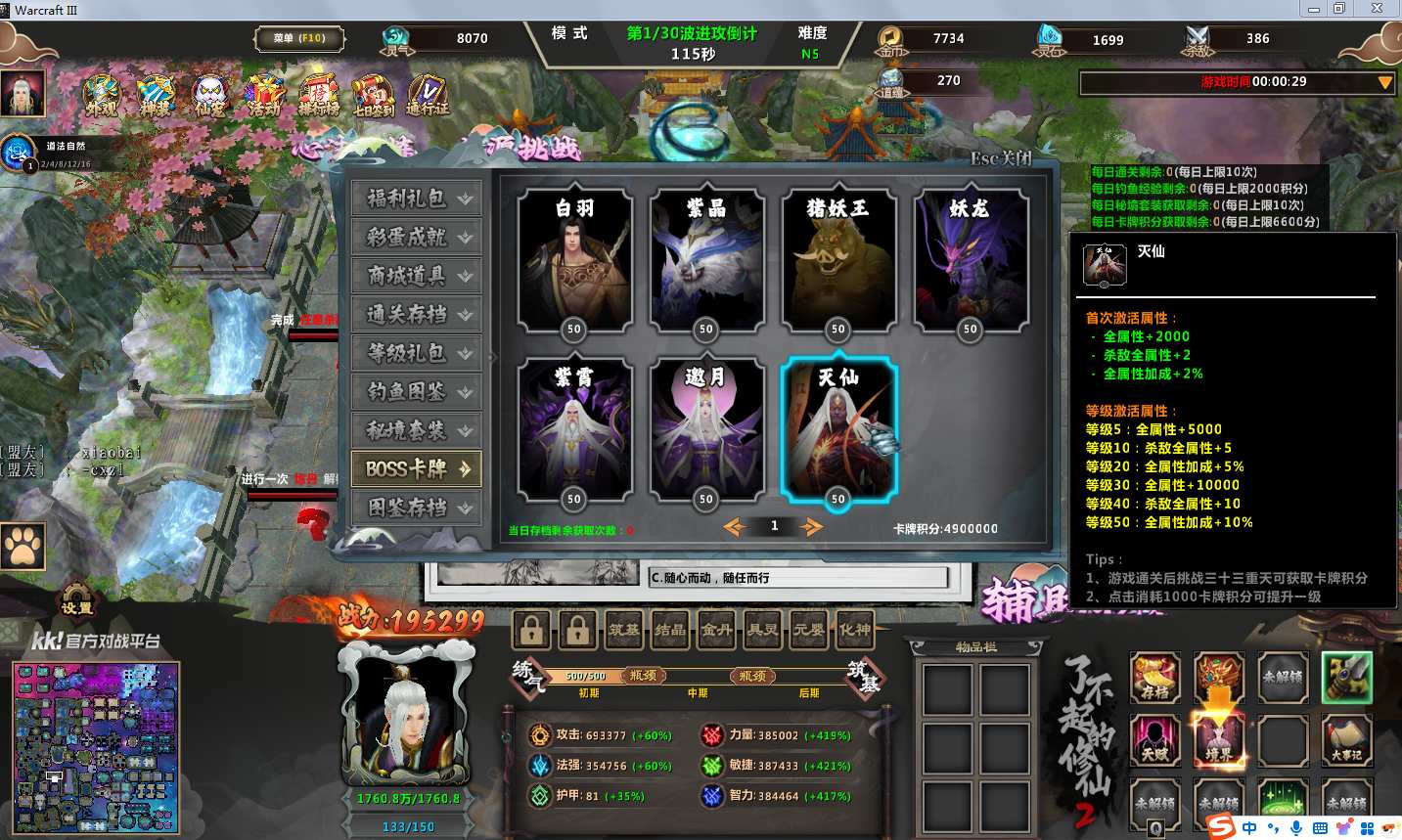Open the 天赋 talent panel
Image resolution: width=1402 pixels, height=840 pixels.
pos(1155,739)
